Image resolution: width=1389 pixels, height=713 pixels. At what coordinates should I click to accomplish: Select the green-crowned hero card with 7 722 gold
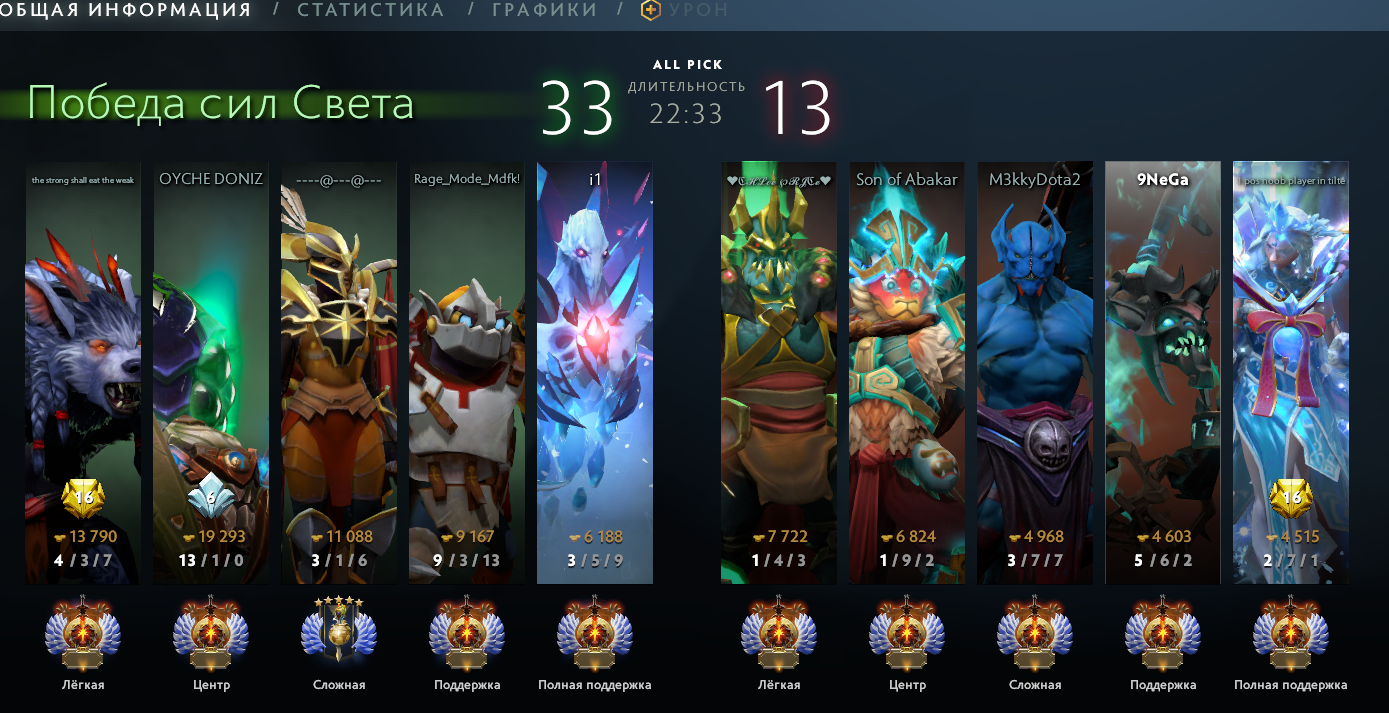[x=779, y=372]
